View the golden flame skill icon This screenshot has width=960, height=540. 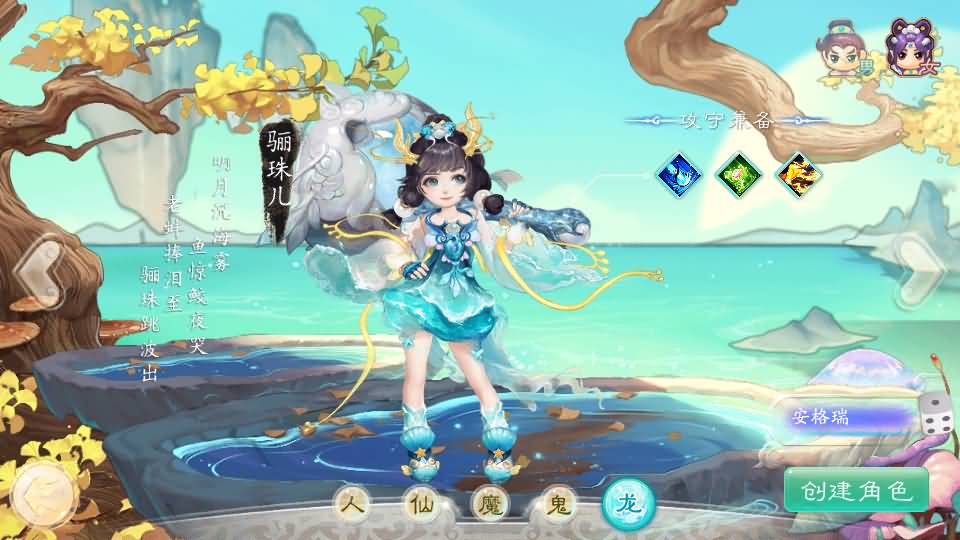(800, 175)
